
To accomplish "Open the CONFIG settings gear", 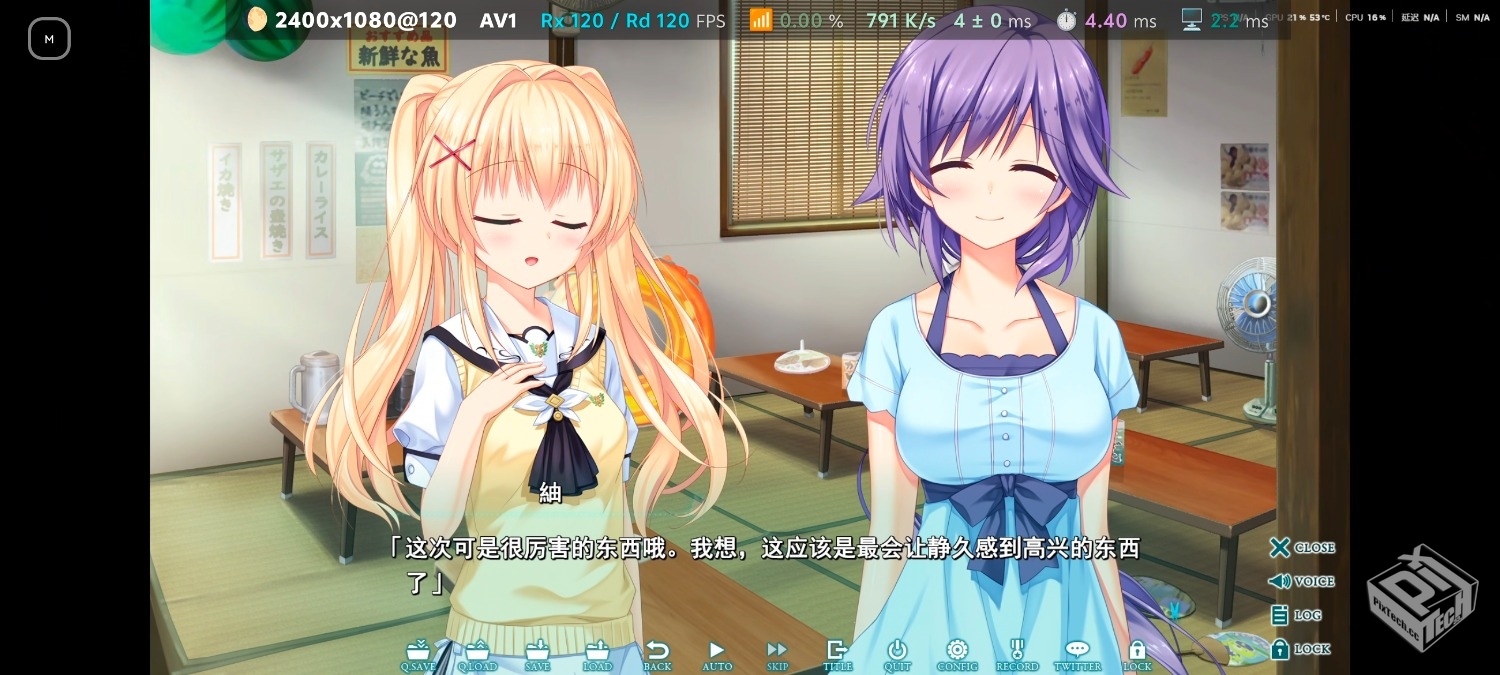I will tap(957, 654).
